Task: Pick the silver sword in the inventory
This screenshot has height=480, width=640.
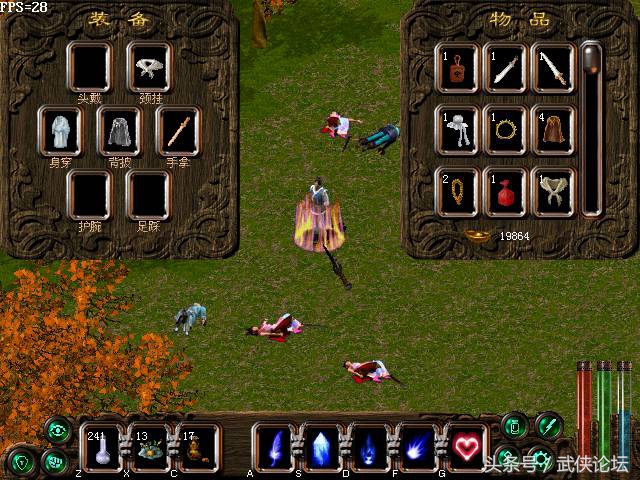Action: coord(505,67)
